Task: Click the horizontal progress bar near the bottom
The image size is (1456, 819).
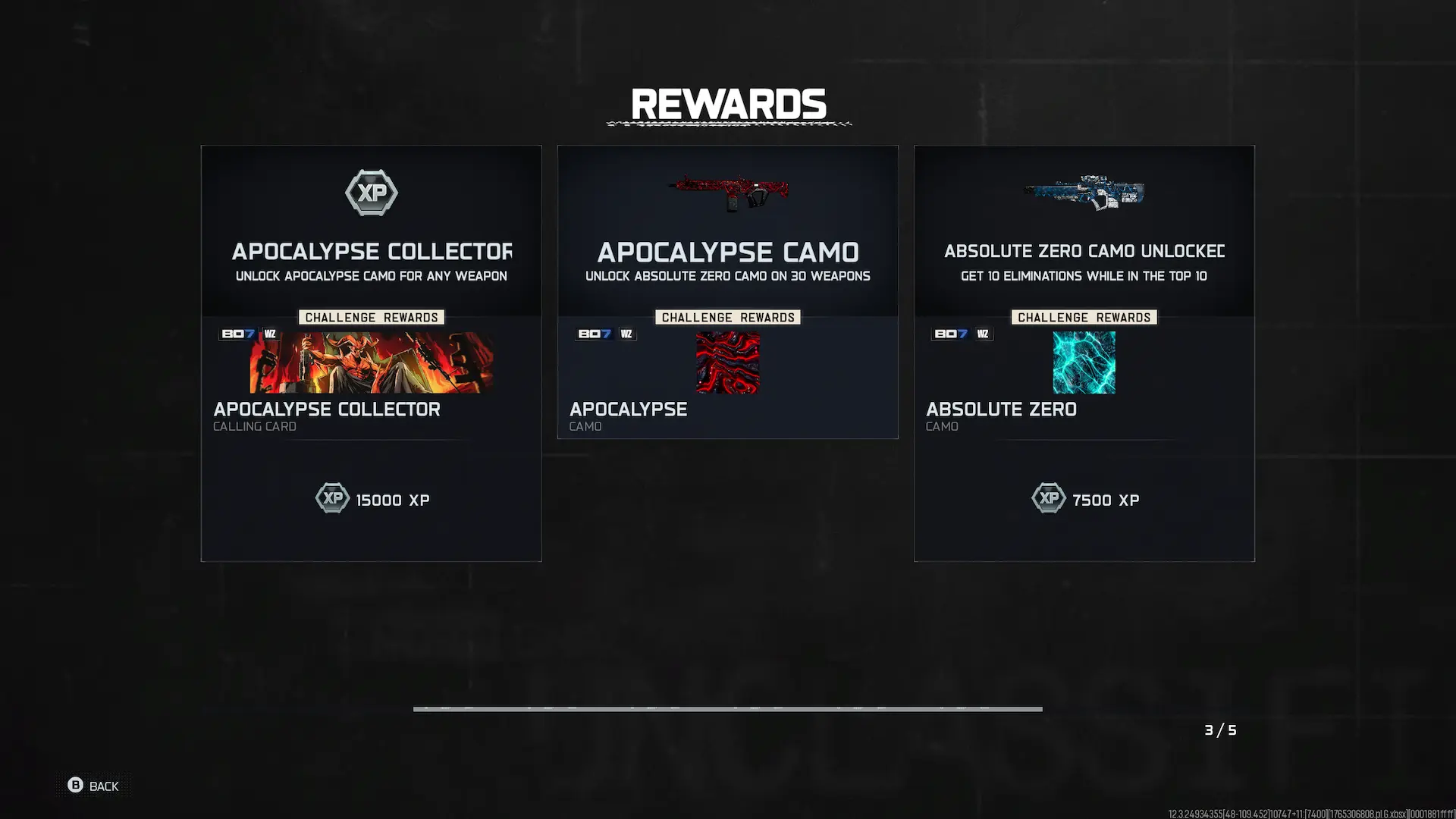Action: [728, 709]
